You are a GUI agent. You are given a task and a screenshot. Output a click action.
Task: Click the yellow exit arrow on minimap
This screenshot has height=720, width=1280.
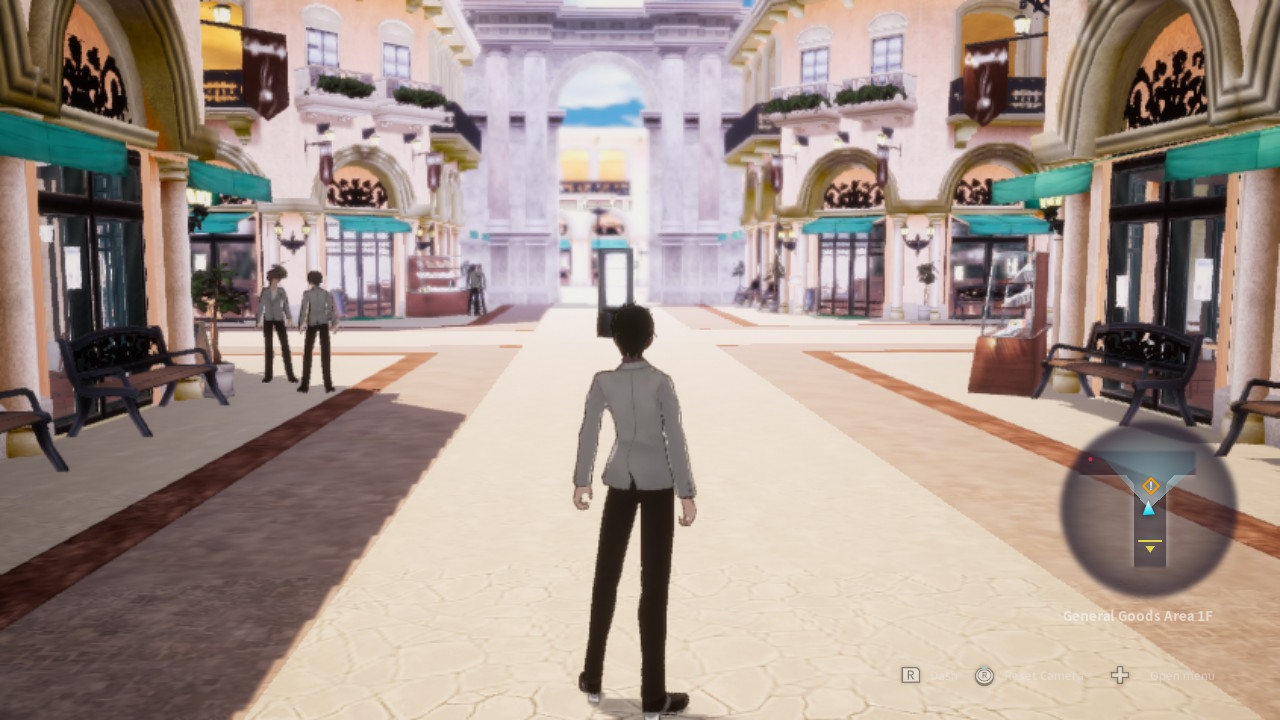[x=1150, y=547]
